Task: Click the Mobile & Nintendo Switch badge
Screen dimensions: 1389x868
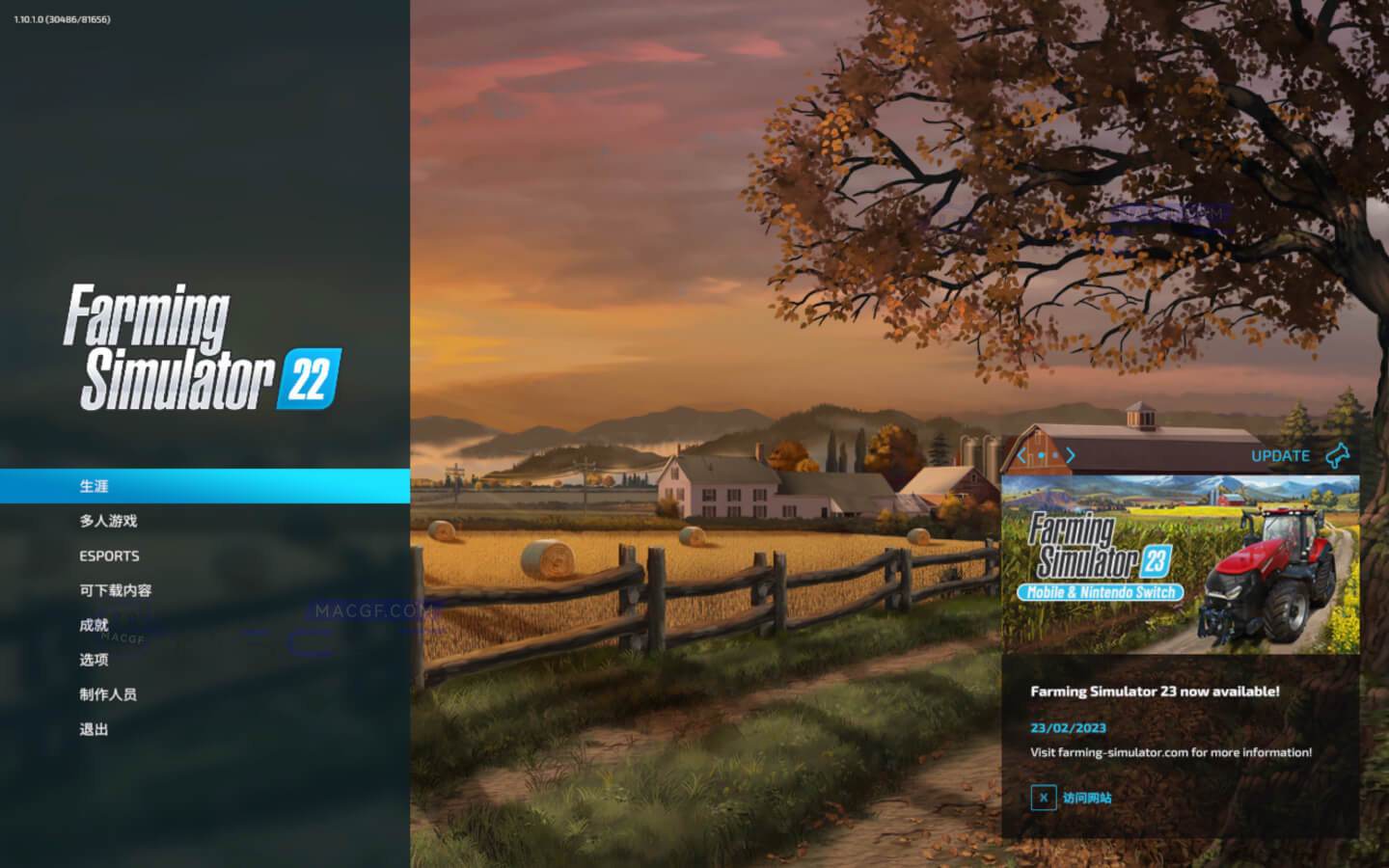Action: (x=1103, y=594)
